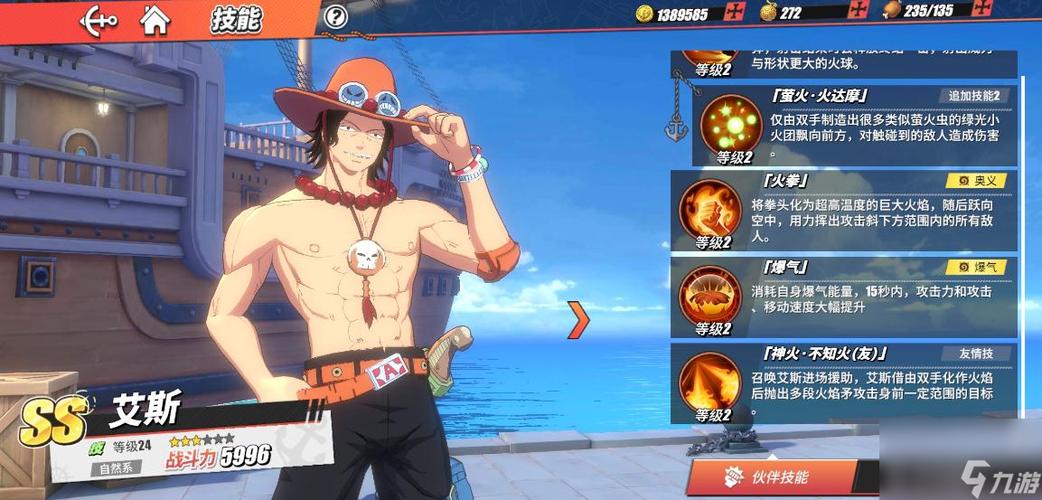Return to home with the house icon

(154, 17)
